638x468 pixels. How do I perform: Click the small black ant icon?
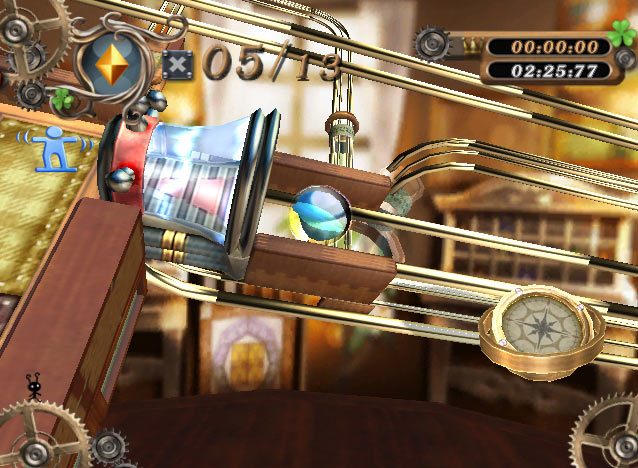[35, 386]
